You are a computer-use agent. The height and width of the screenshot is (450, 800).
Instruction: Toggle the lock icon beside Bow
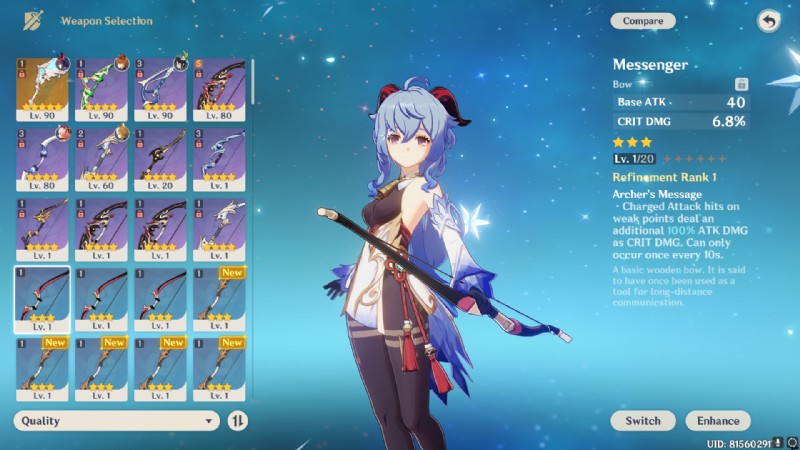741,85
